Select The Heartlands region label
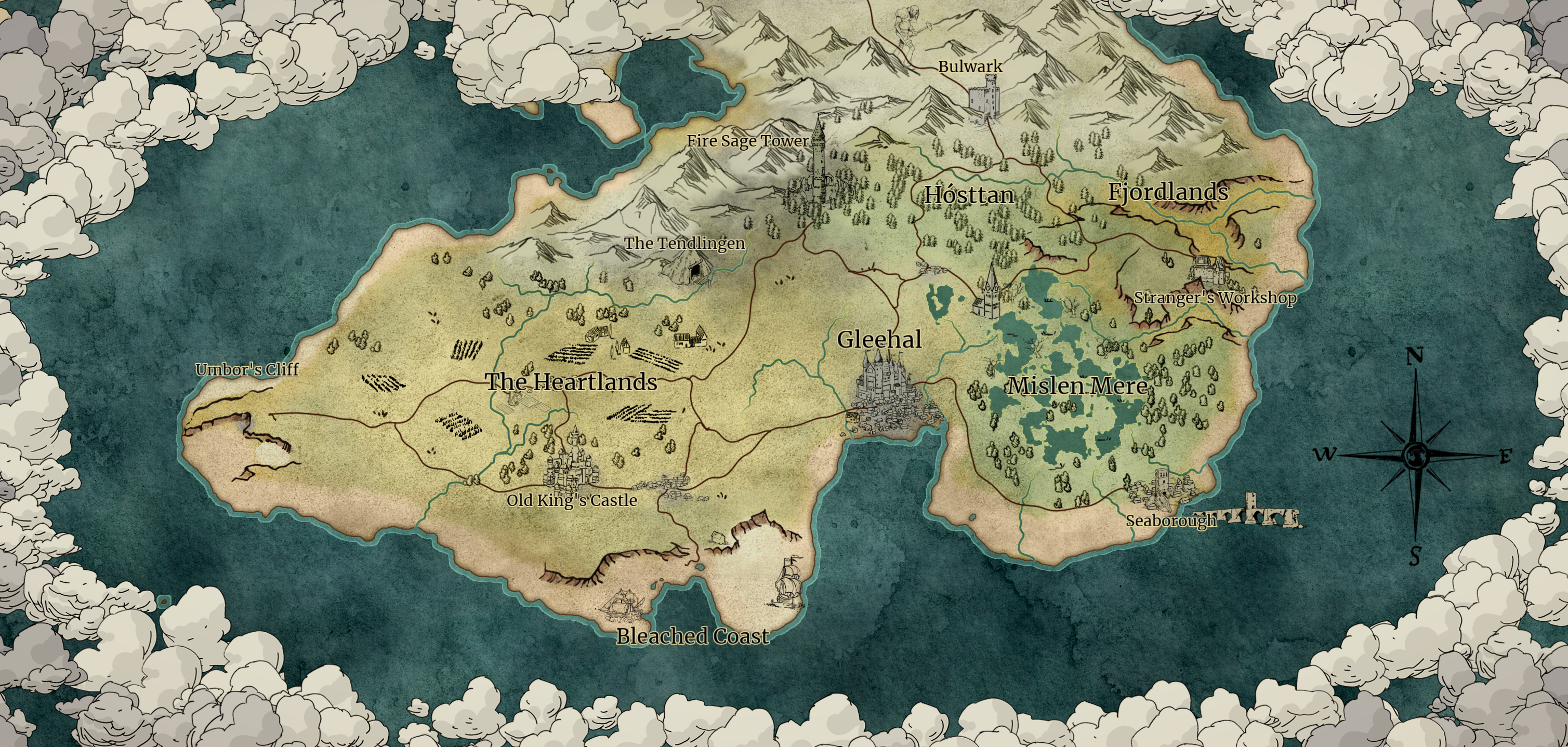1568x747 pixels. pyautogui.click(x=571, y=382)
